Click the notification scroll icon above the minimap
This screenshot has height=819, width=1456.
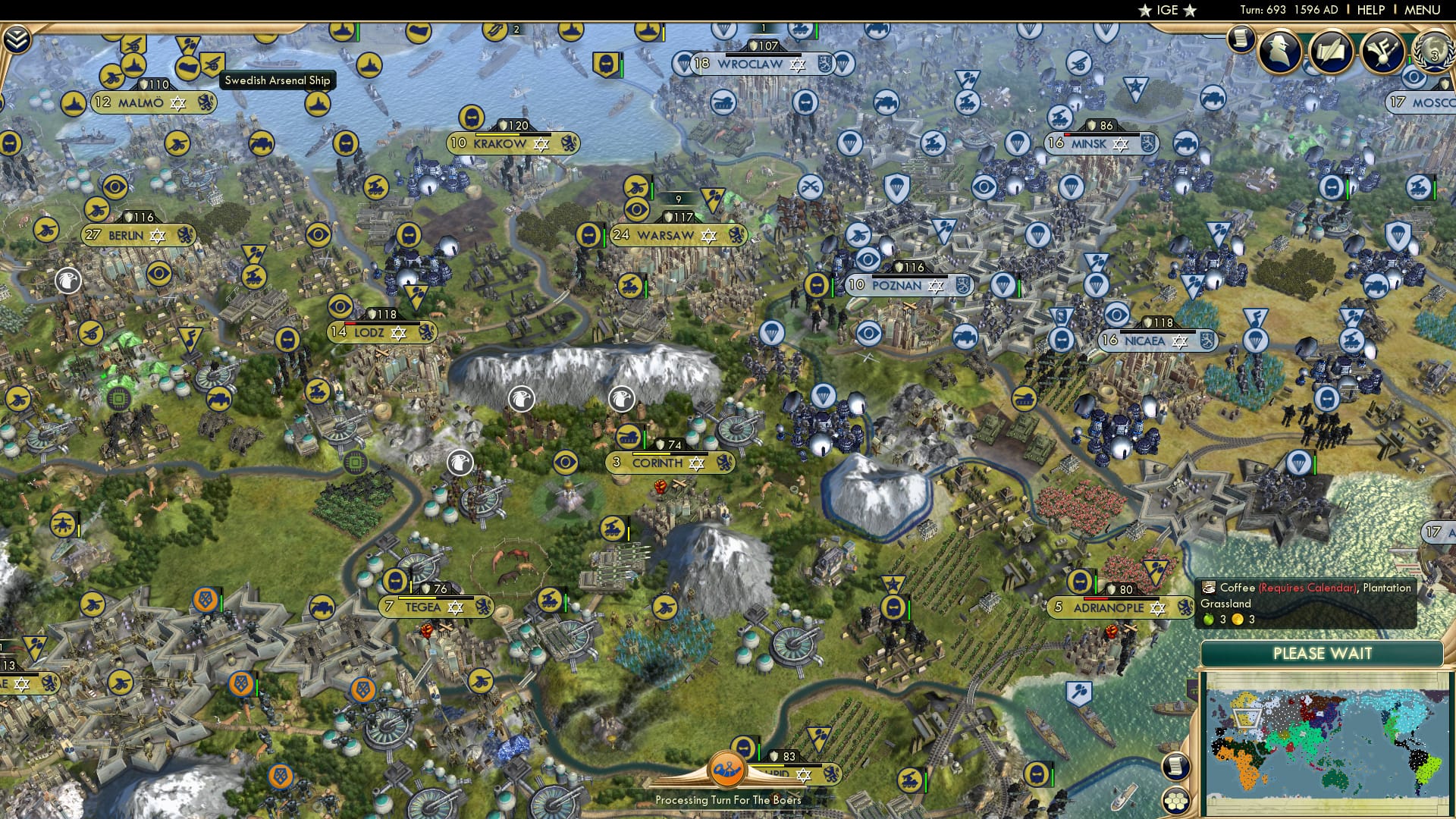(1175, 767)
